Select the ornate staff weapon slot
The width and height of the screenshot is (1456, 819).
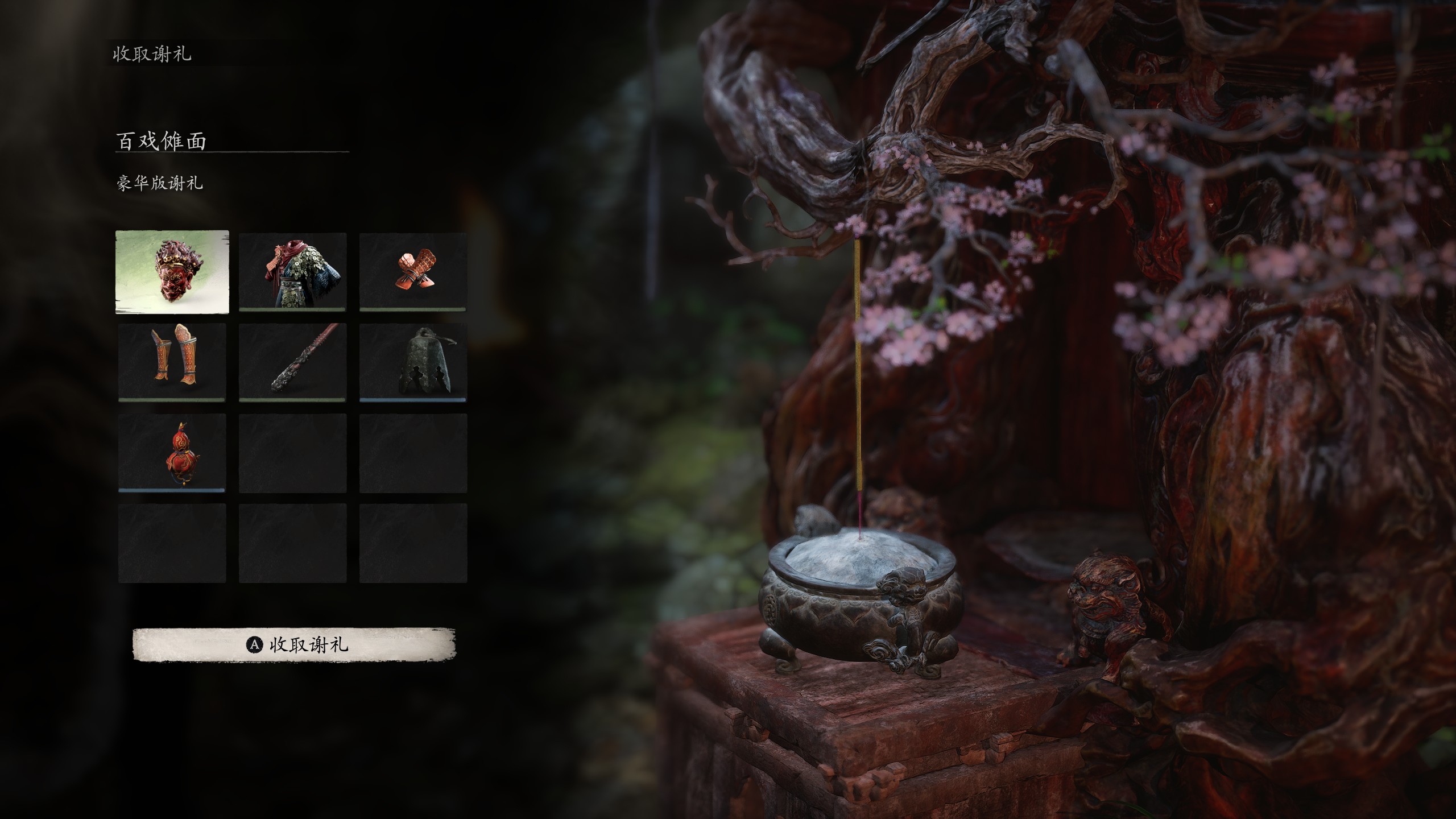click(292, 362)
